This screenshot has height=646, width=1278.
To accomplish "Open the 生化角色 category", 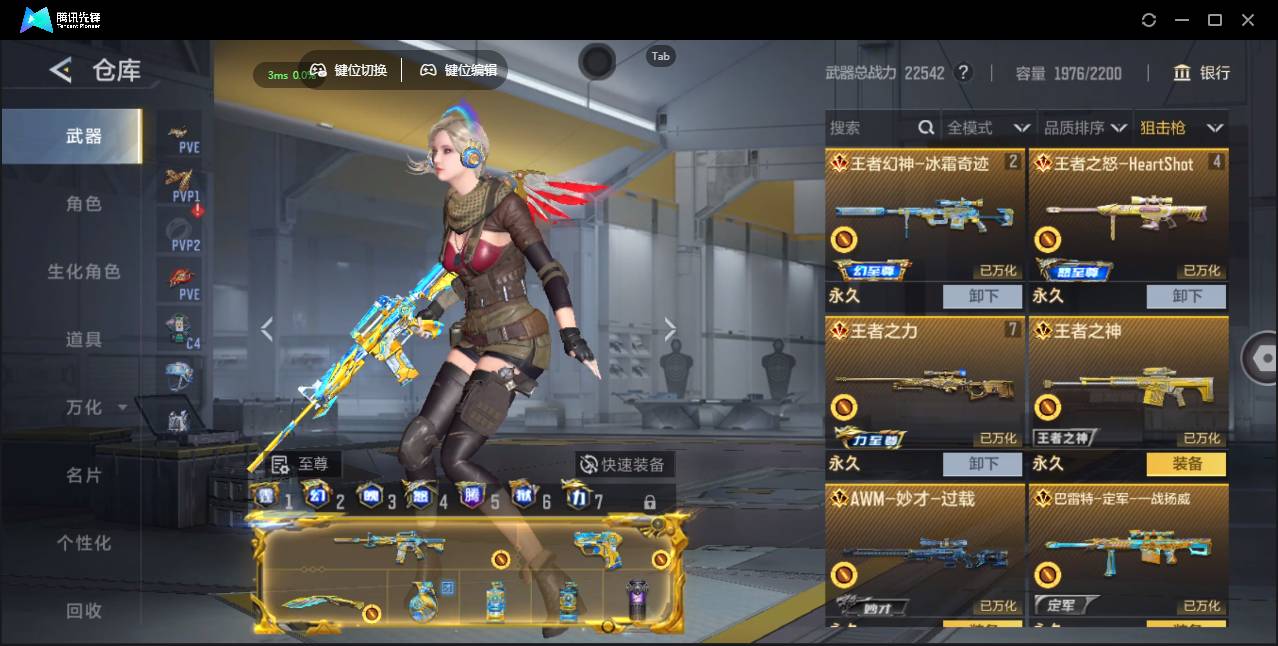I will click(84, 272).
